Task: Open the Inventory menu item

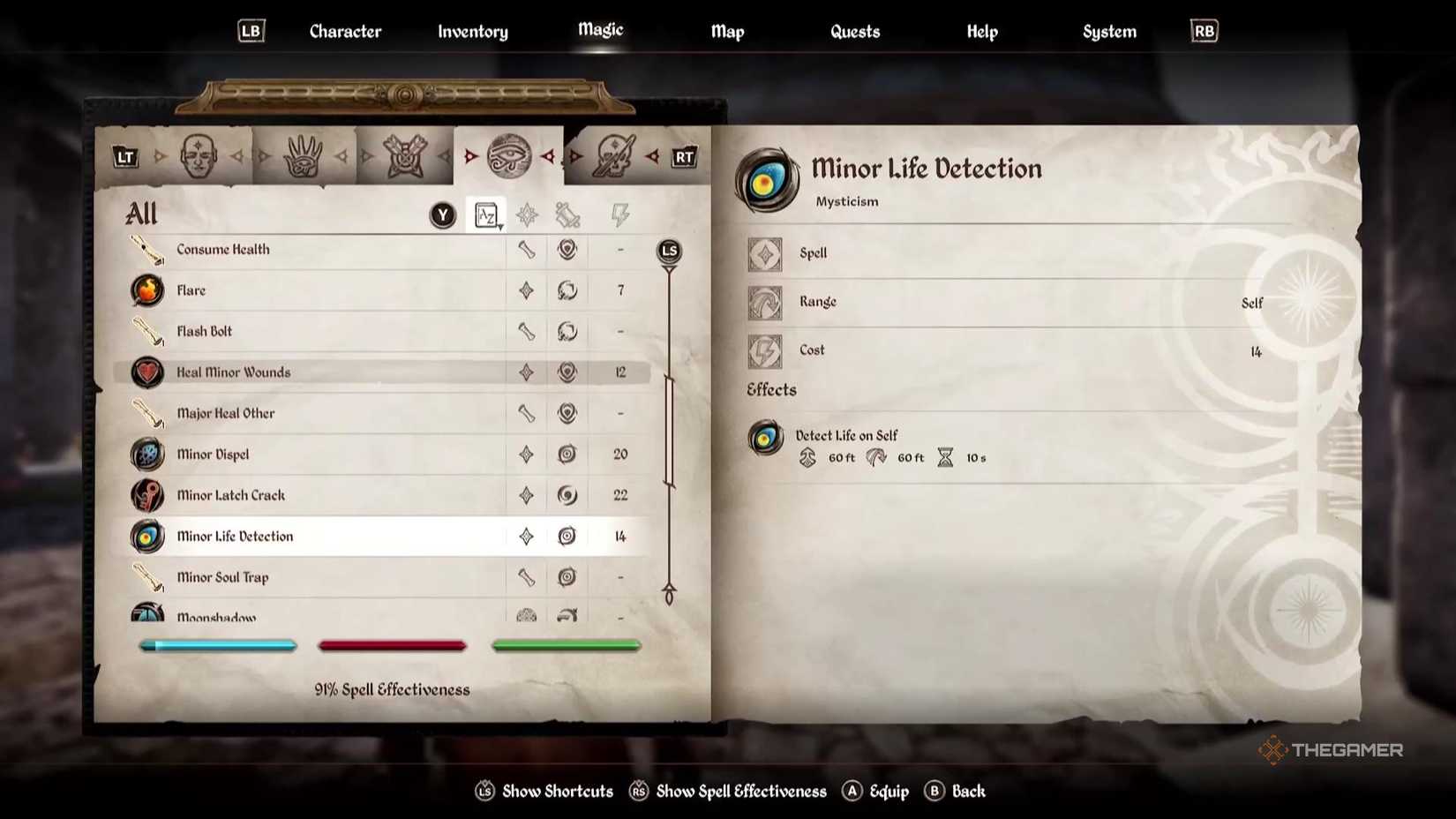Action: (x=473, y=31)
